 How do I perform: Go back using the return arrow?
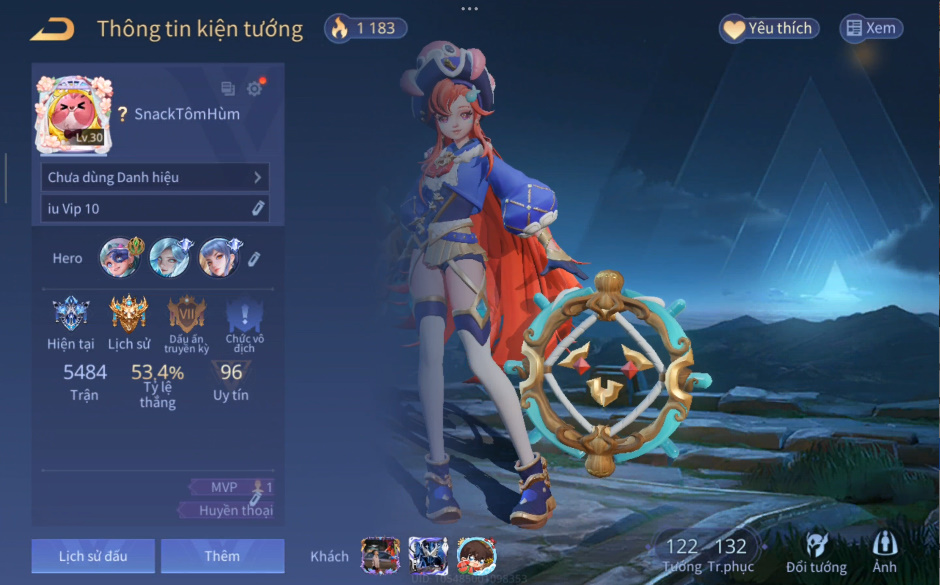pyautogui.click(x=52, y=30)
